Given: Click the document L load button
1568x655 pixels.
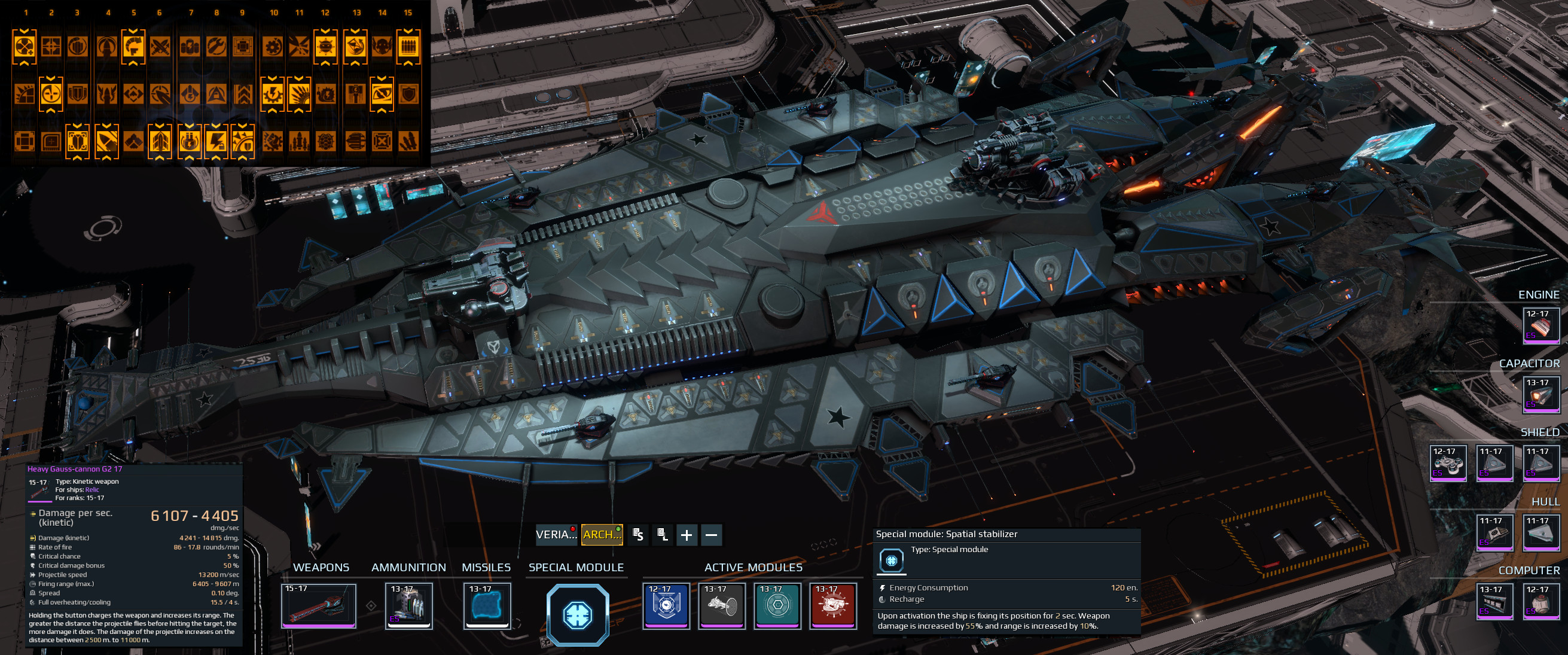Looking at the screenshot, I should (662, 535).
